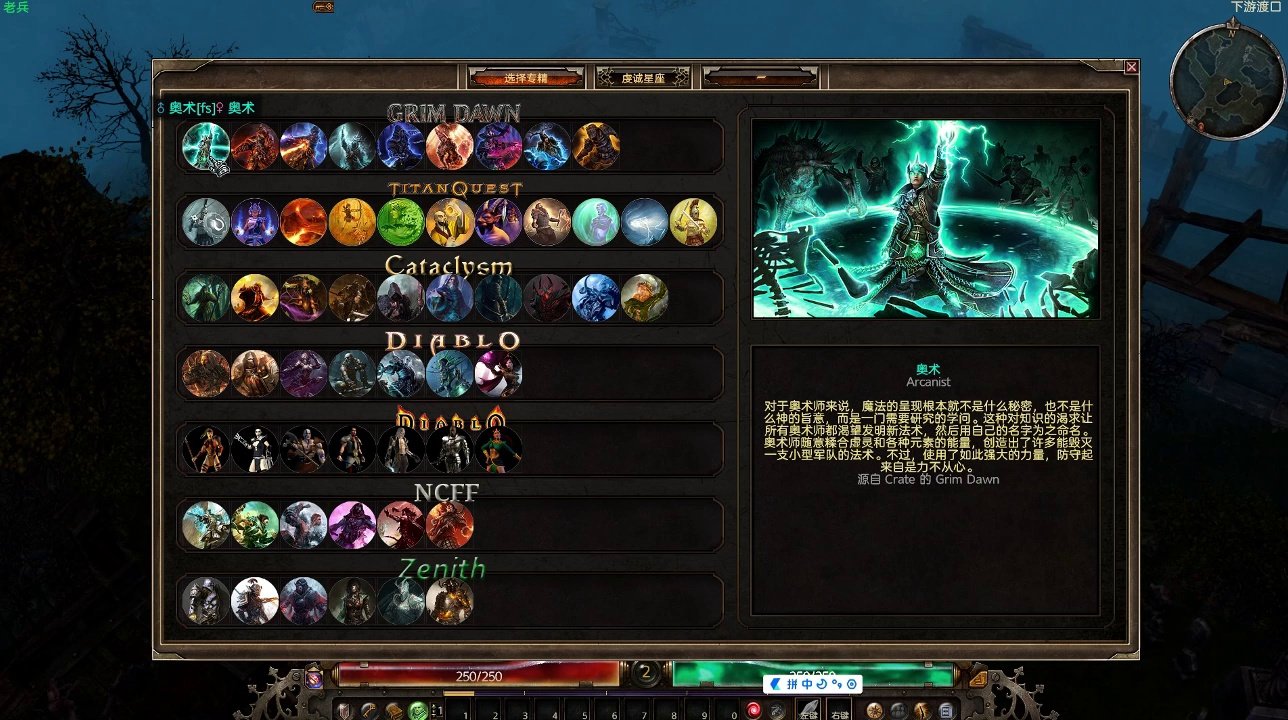Select the pink mastery icon in the NCFF row
The image size is (1288, 720).
point(352,523)
